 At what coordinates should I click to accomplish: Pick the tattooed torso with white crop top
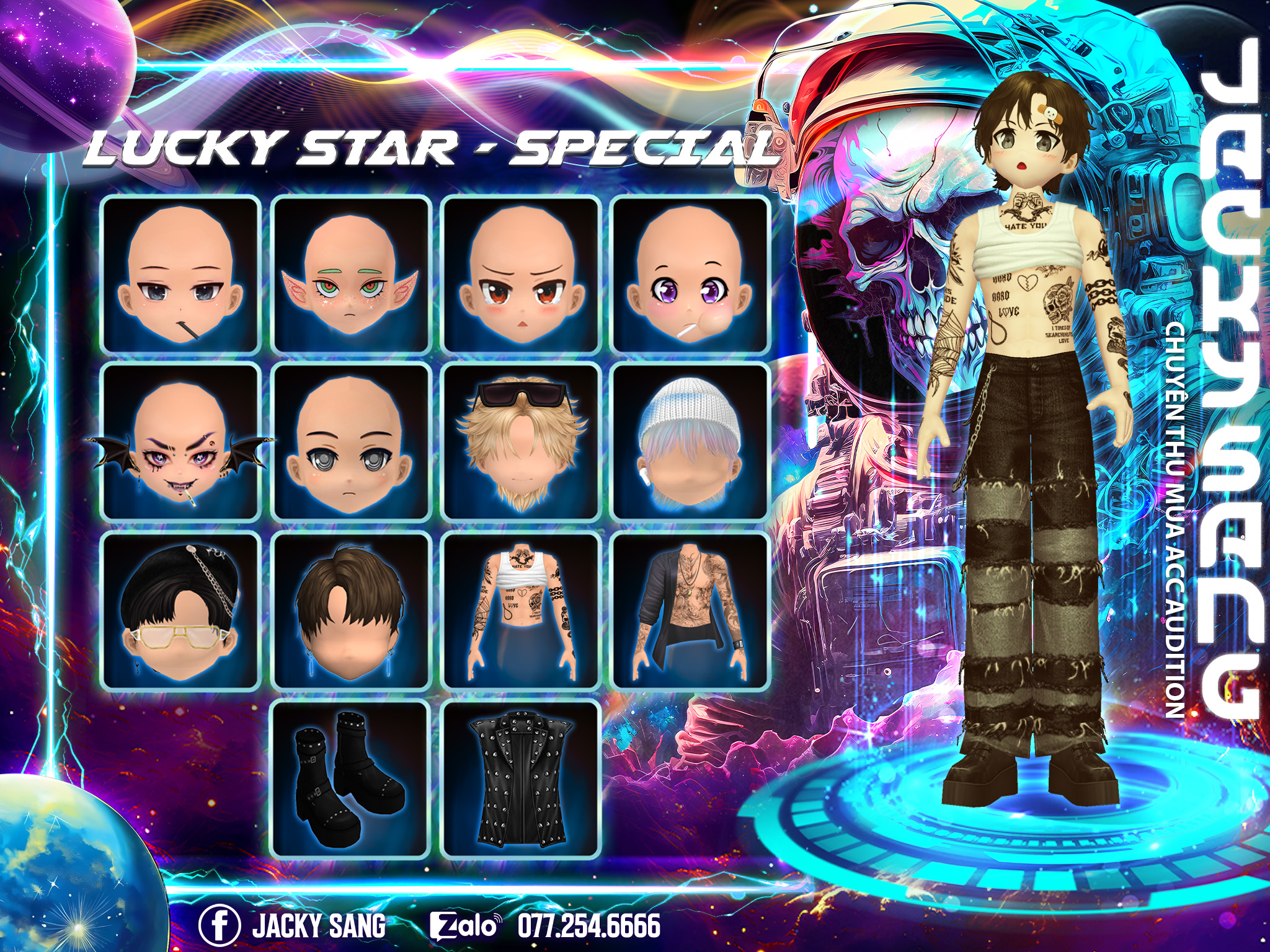pos(521,610)
